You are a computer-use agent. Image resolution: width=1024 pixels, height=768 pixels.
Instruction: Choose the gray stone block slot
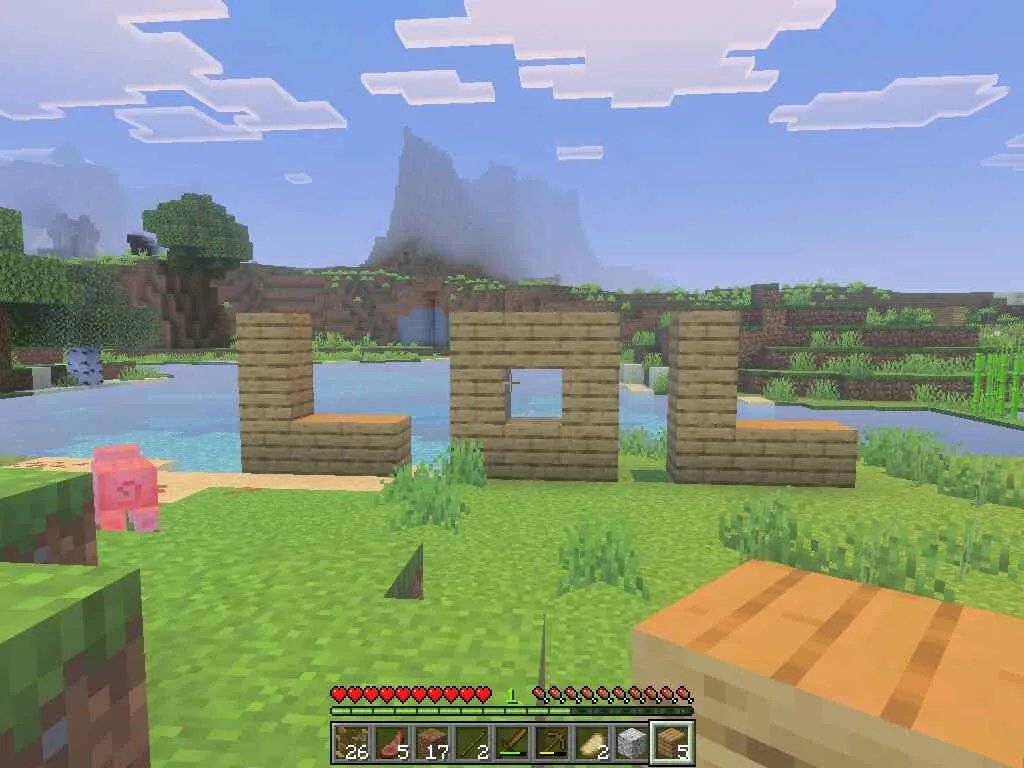coord(631,743)
